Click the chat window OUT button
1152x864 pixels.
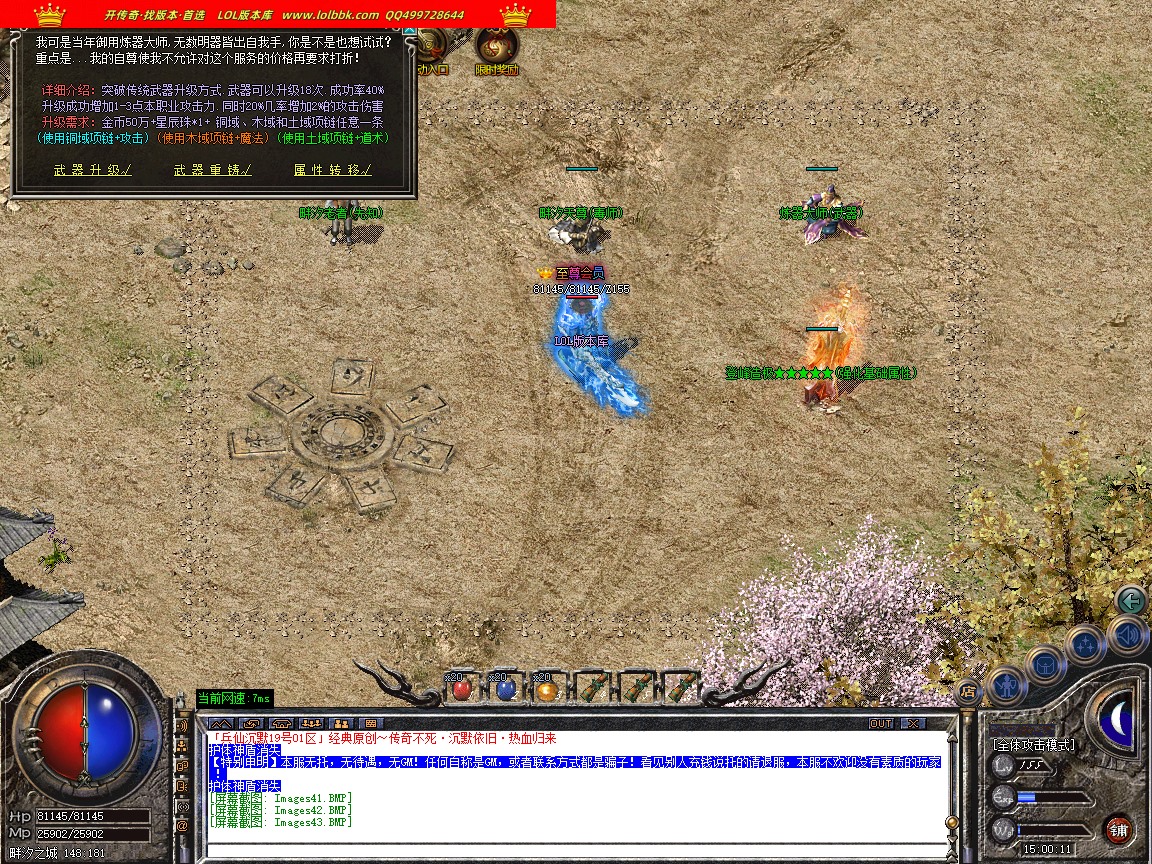pos(881,723)
